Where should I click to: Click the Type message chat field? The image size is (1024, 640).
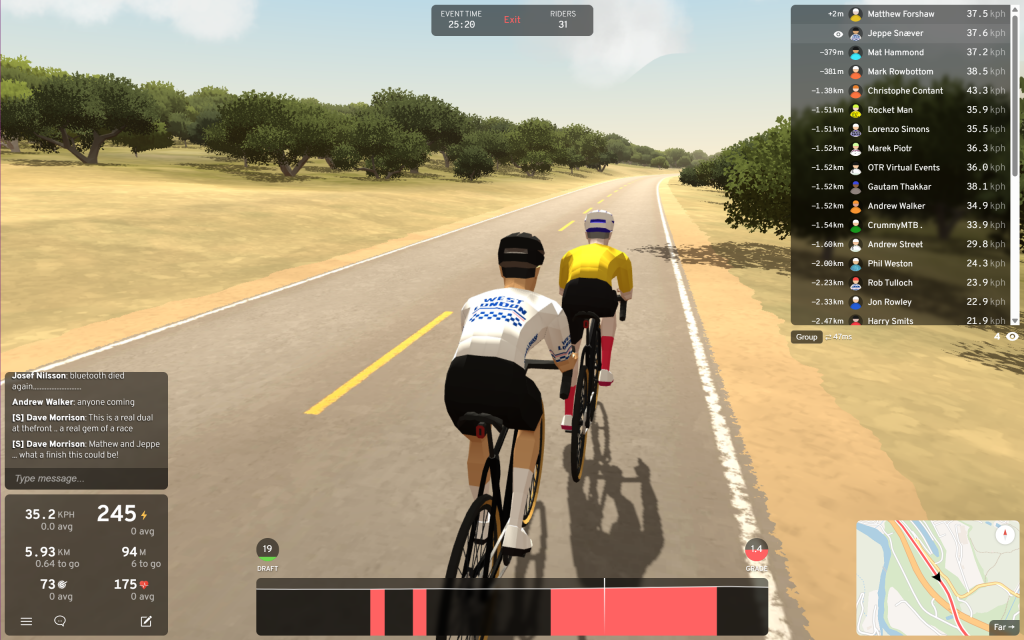86,478
